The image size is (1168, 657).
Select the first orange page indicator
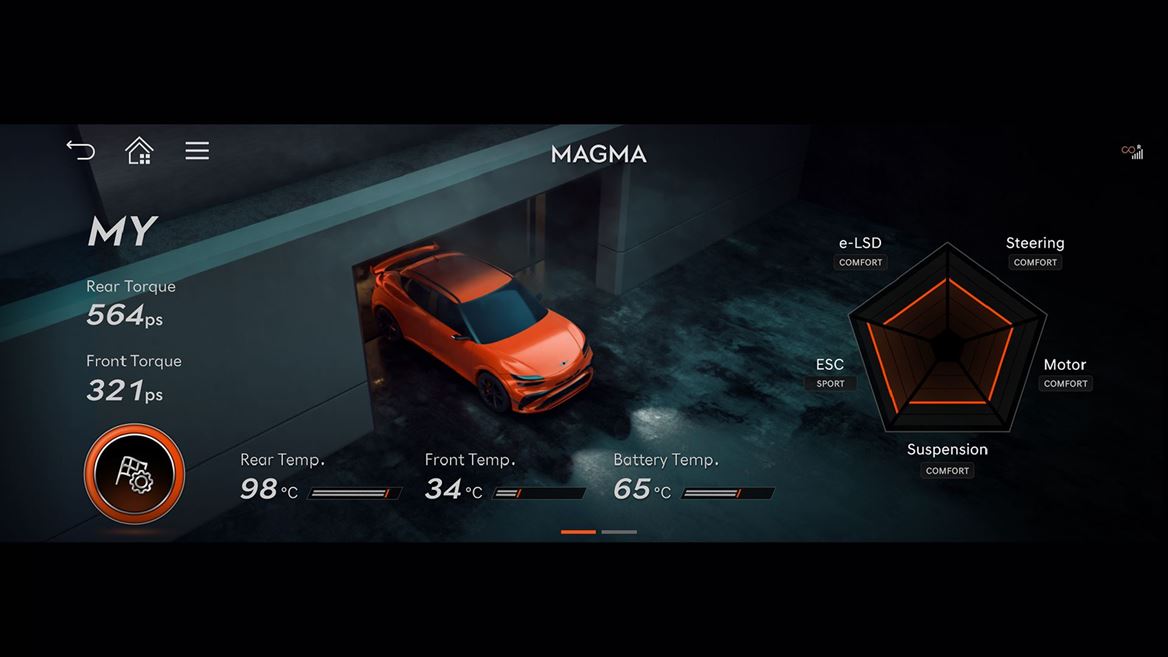[x=578, y=532]
